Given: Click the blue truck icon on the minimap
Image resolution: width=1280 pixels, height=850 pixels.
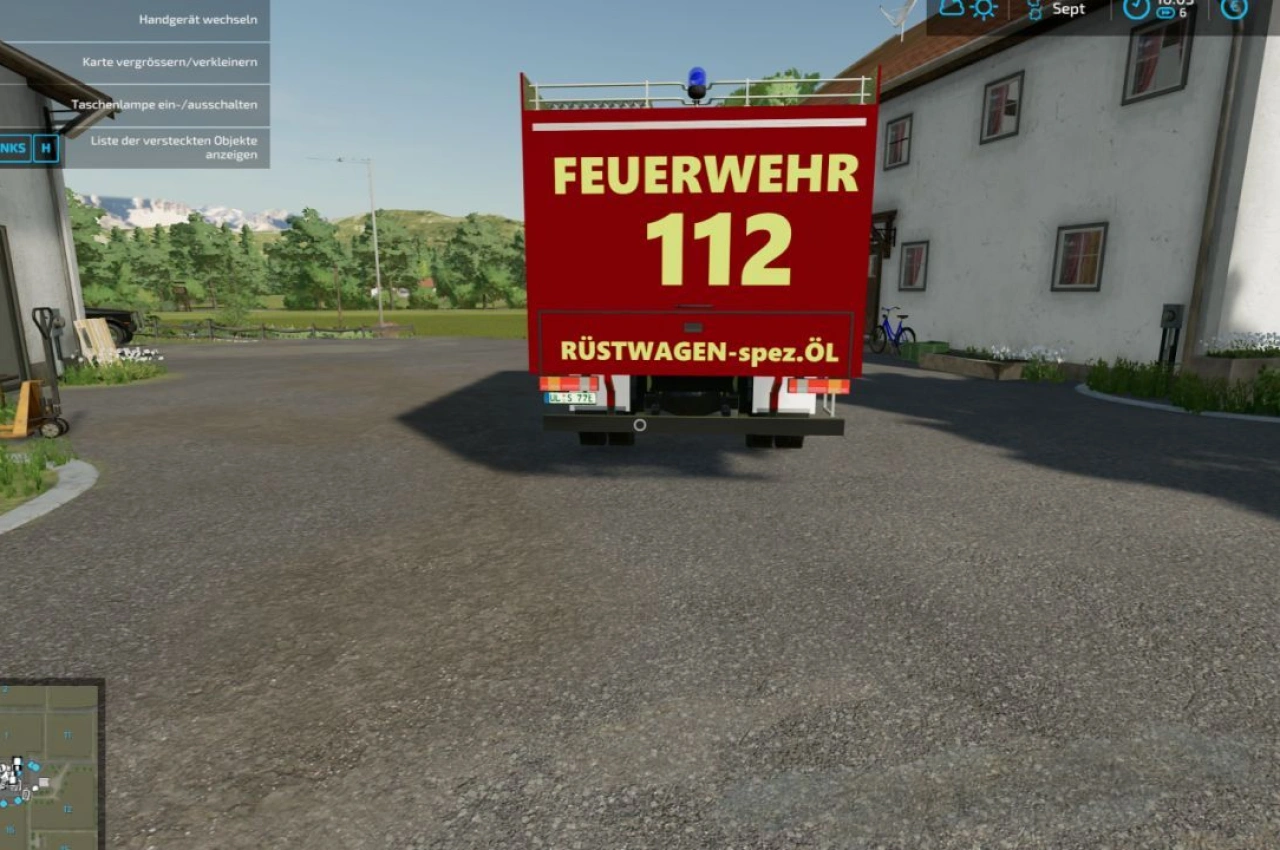Looking at the screenshot, I should click(32, 765).
